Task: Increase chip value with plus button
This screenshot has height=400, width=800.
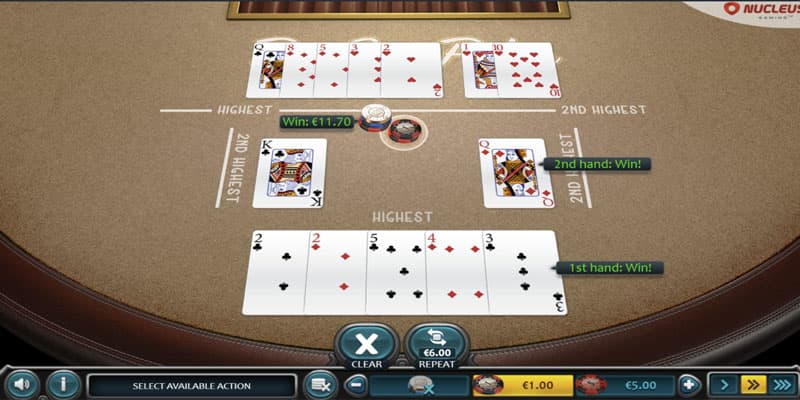Action: [688, 385]
